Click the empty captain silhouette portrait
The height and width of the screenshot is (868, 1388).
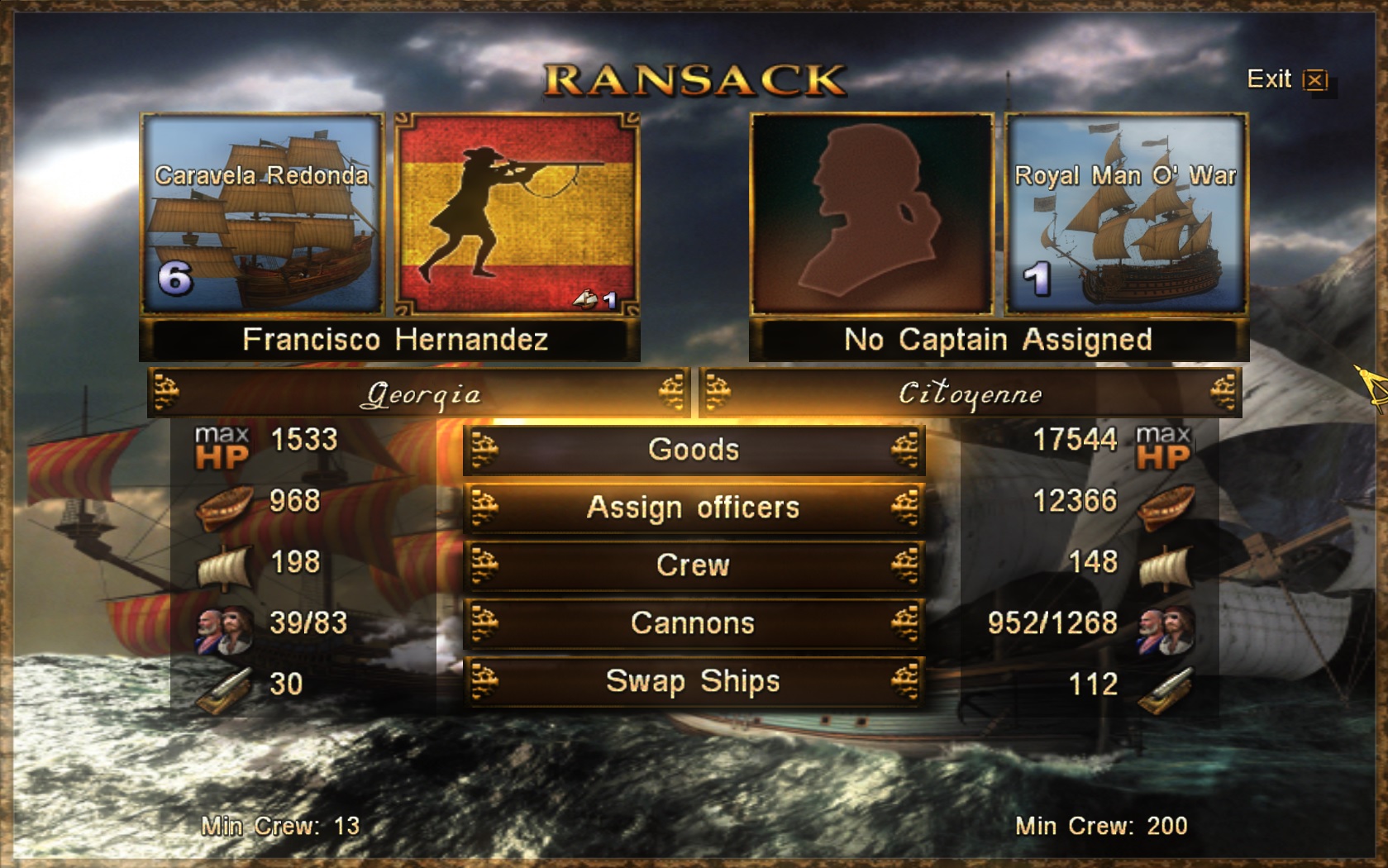tap(871, 214)
